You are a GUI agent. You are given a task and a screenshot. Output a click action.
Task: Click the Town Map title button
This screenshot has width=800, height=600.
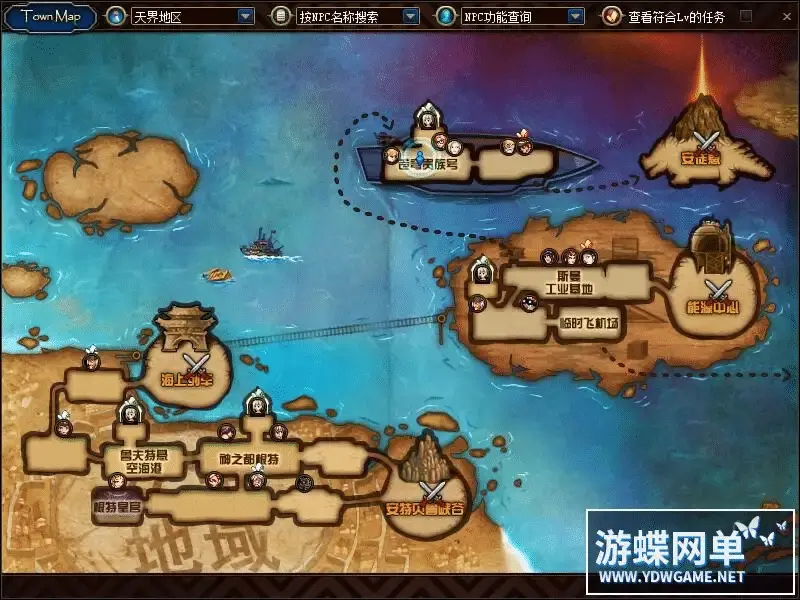pyautogui.click(x=50, y=16)
